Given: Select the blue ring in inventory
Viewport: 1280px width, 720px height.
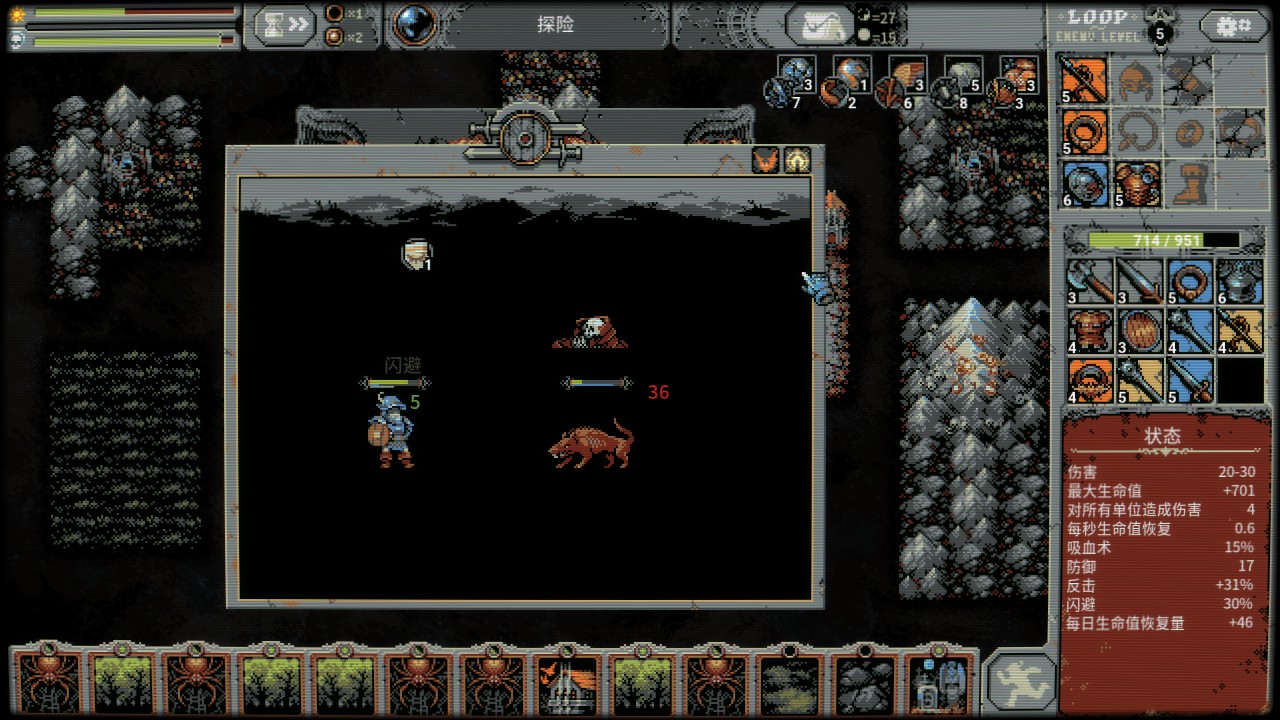Looking at the screenshot, I should point(1190,281).
